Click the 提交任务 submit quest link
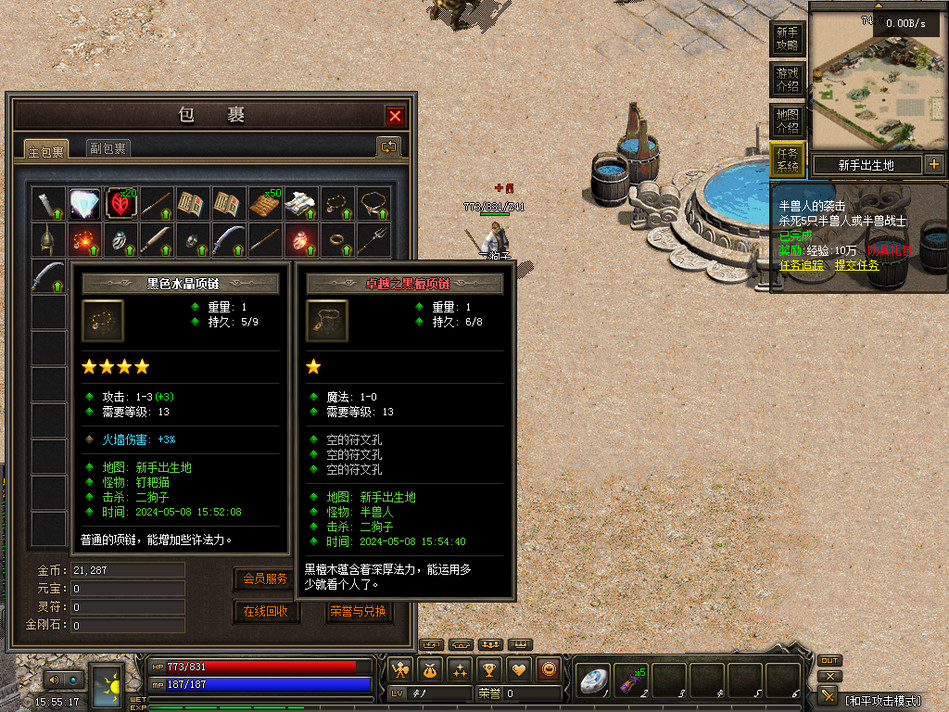Image resolution: width=949 pixels, height=712 pixels. tap(857, 266)
